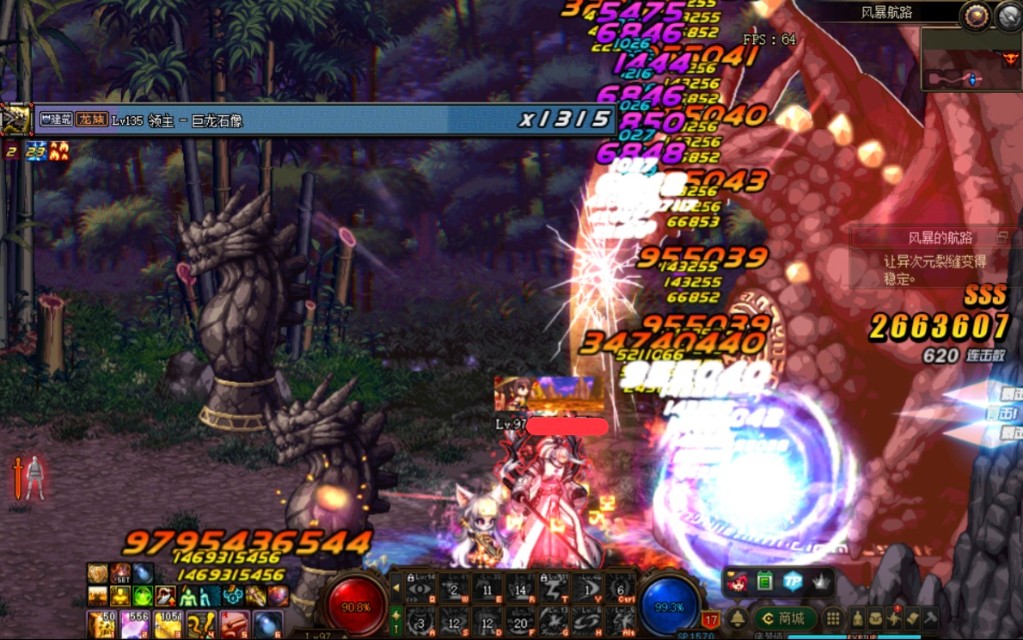Use the blue orb consumable slot
This screenshot has width=1023, height=640.
[x=266, y=625]
